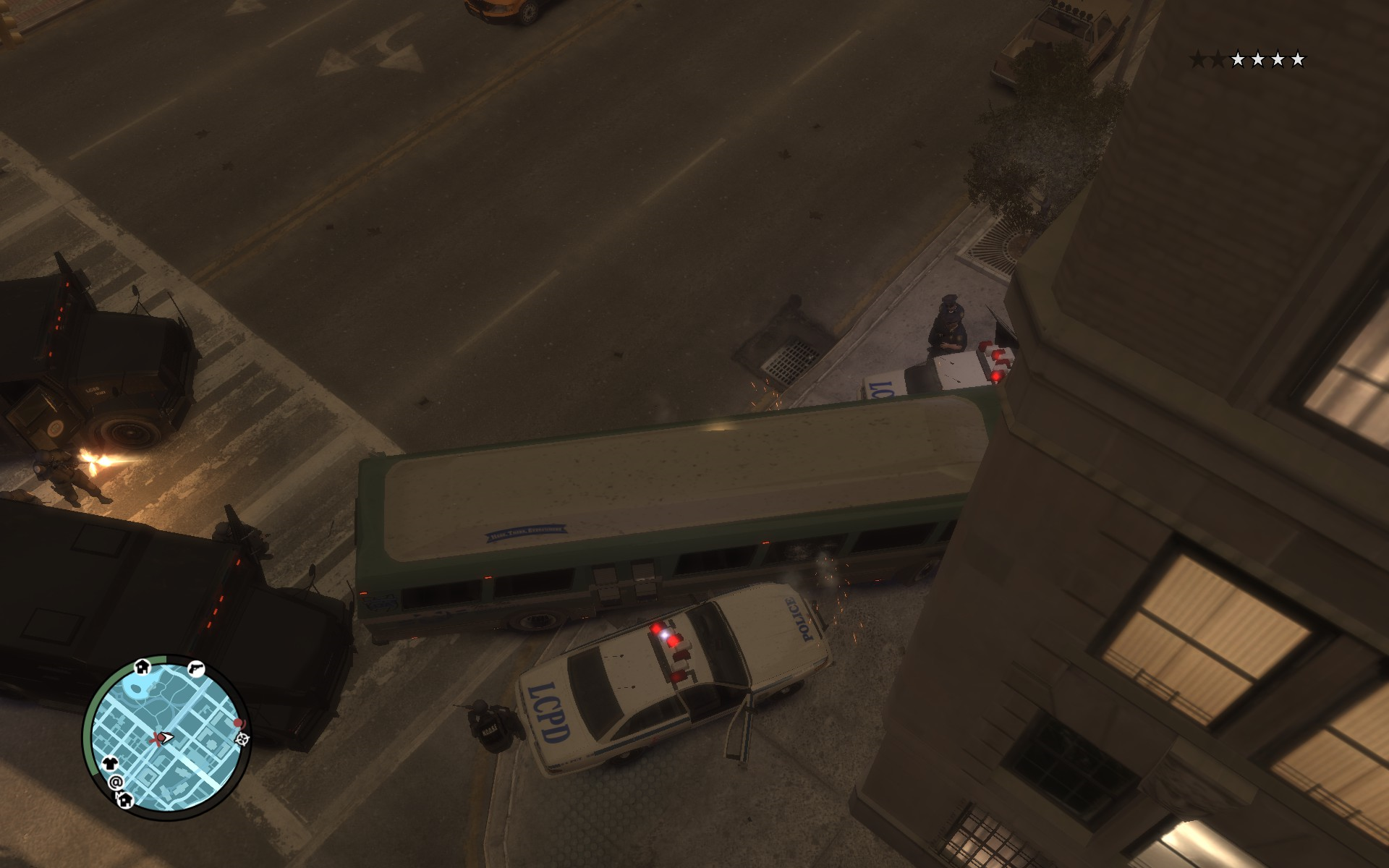
Task: Select the gun shop pistol blip
Action: [x=195, y=668]
